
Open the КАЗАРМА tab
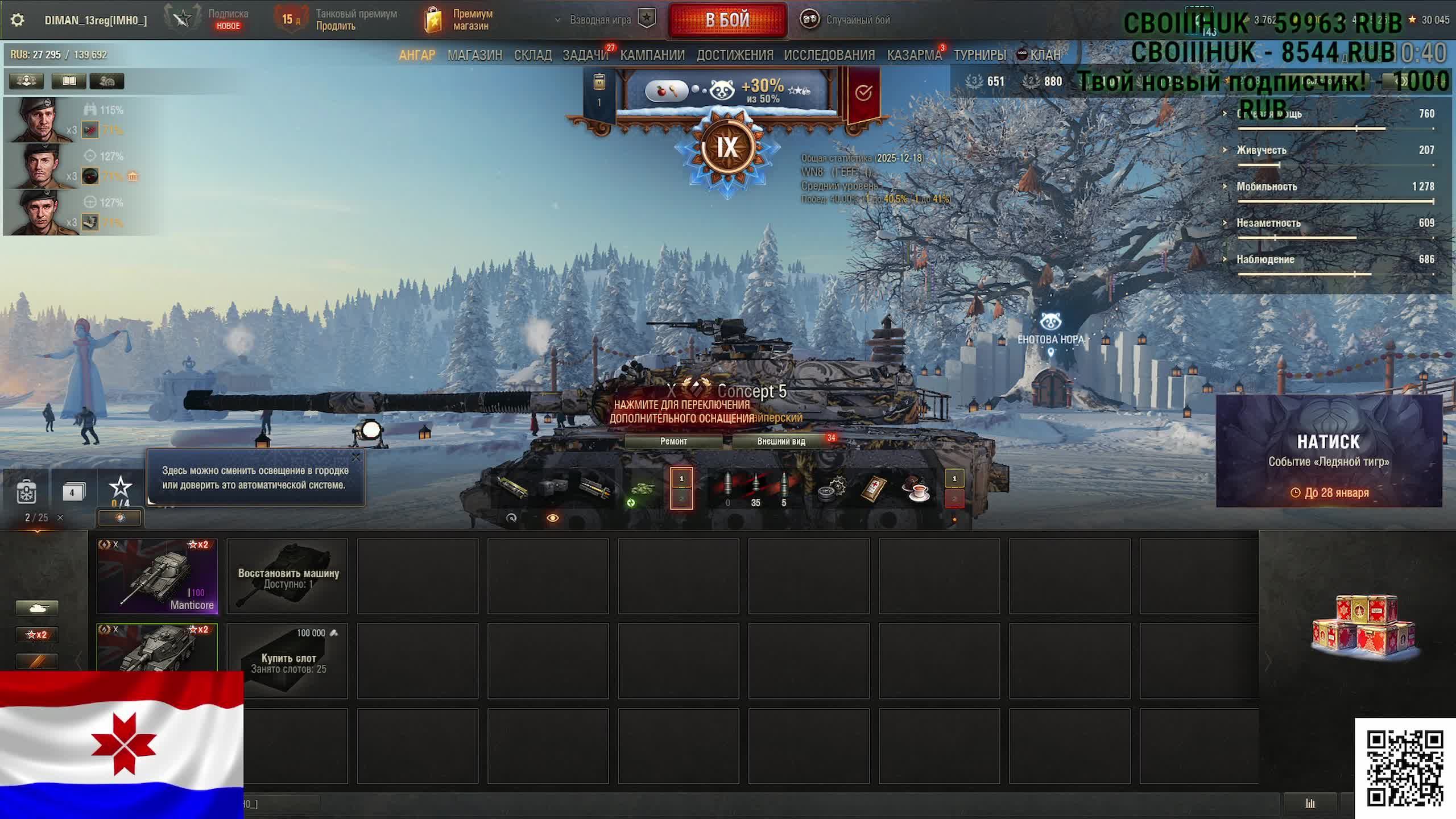(x=914, y=55)
